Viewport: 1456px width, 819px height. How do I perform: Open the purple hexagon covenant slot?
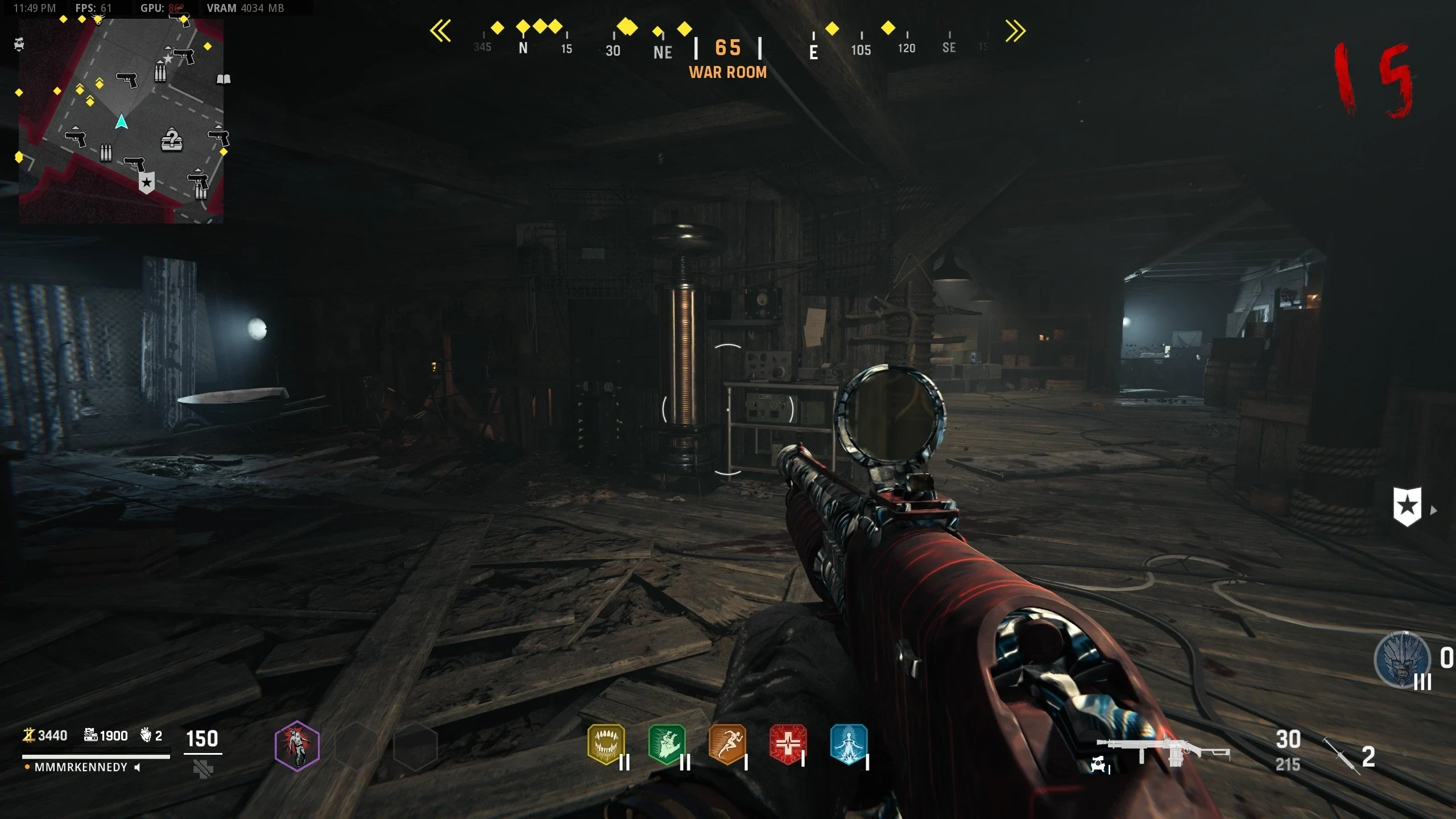297,746
